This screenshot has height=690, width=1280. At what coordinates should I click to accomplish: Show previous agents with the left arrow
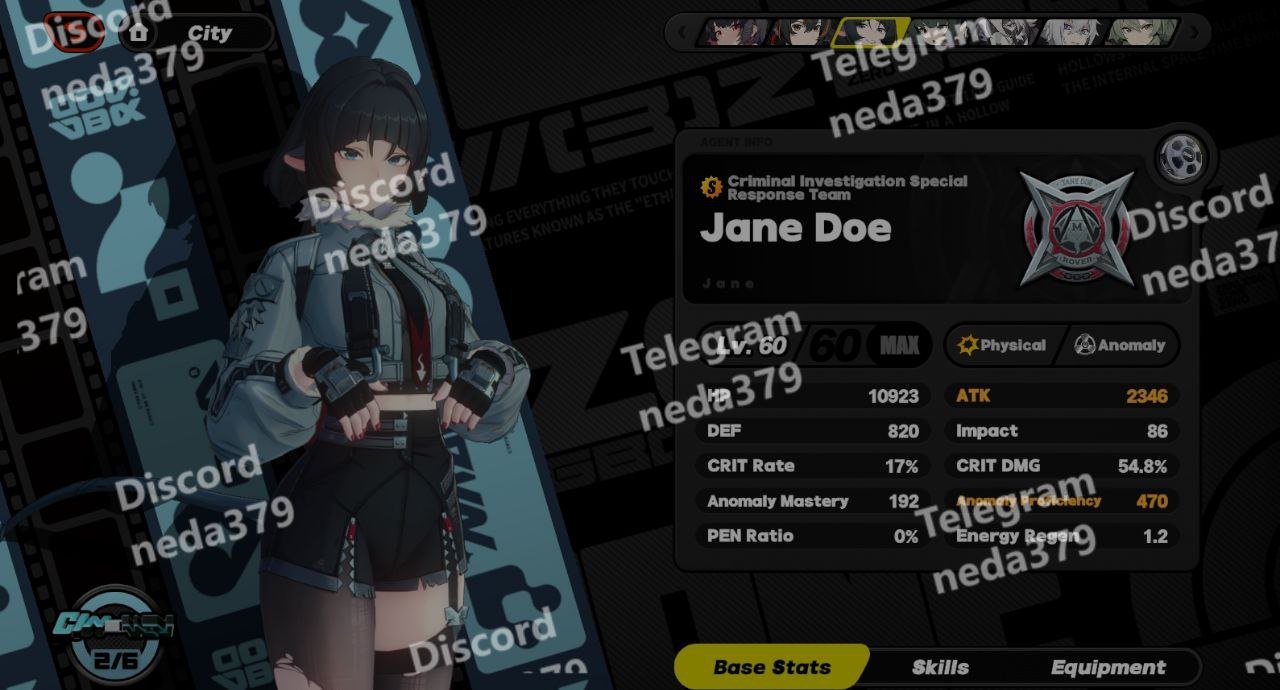[x=683, y=32]
